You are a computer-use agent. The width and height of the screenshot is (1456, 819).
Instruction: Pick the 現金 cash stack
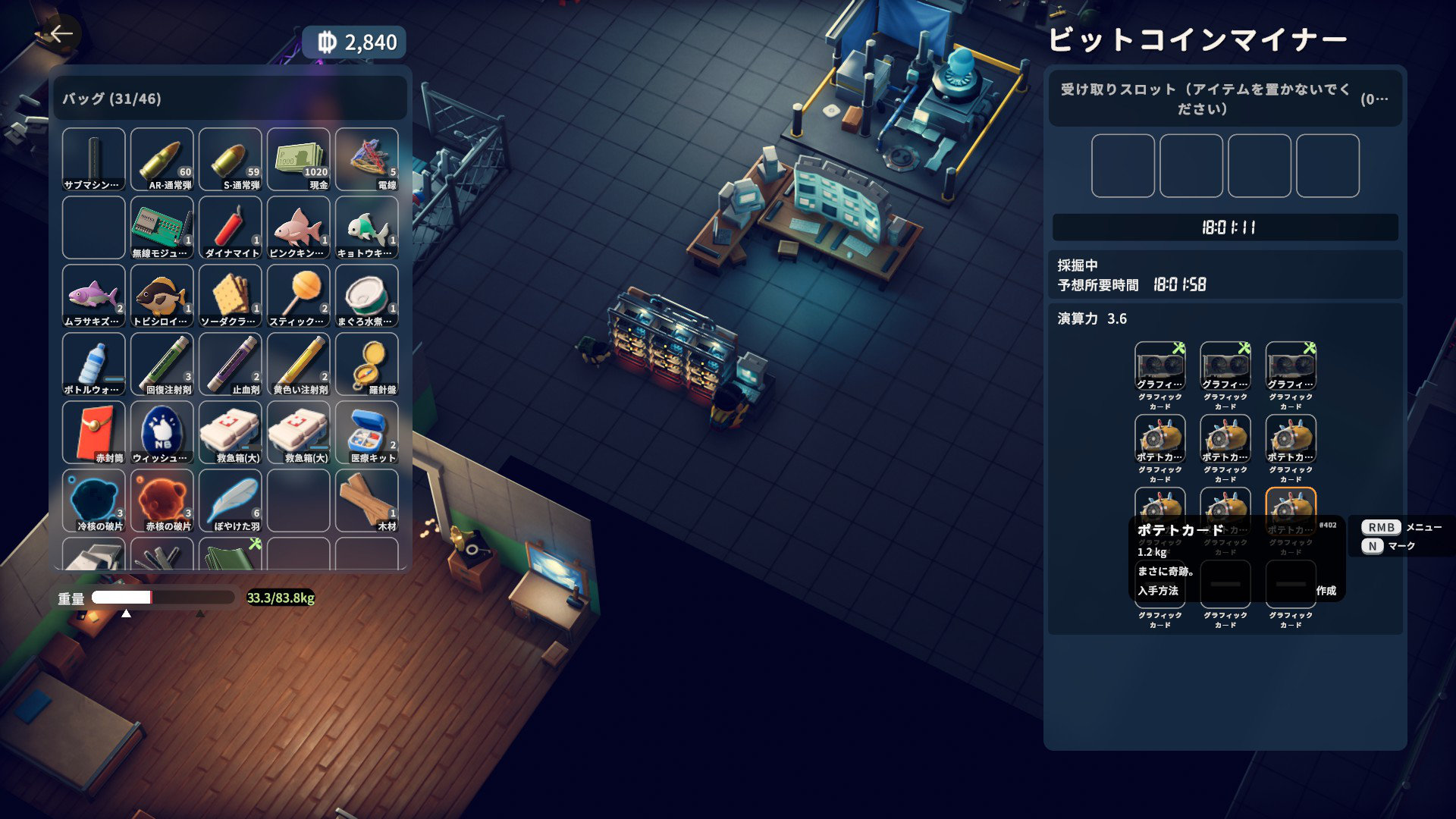(299, 159)
